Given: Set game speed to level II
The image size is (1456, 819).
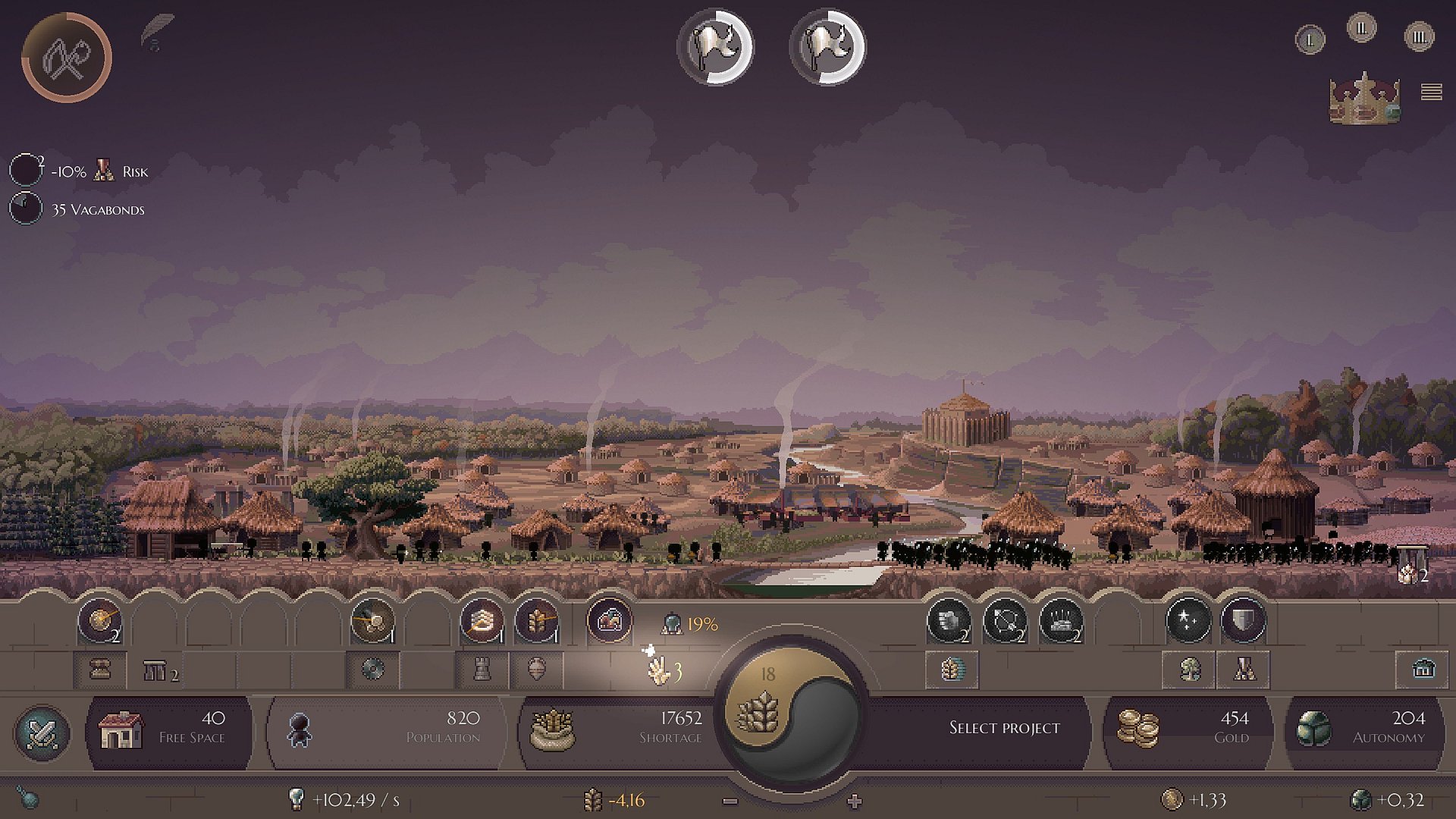Looking at the screenshot, I should point(1361,29).
